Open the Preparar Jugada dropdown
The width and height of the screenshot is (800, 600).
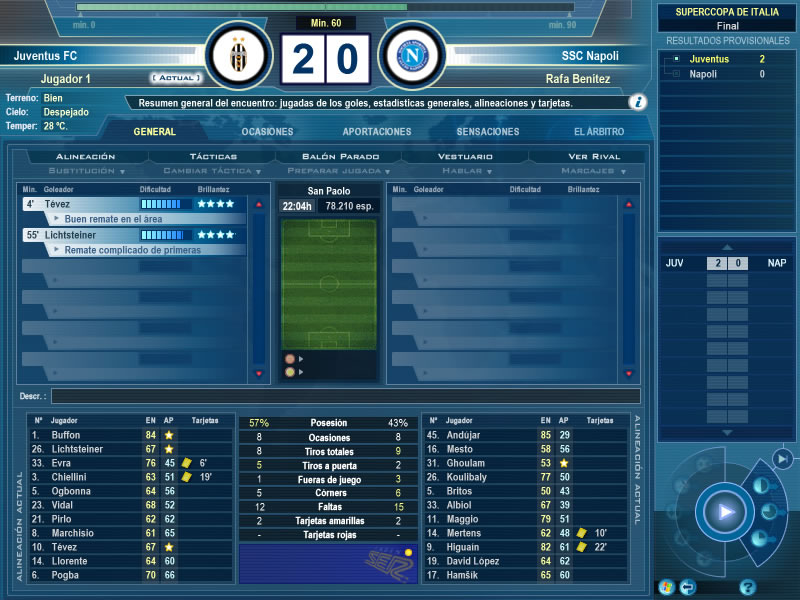[341, 171]
